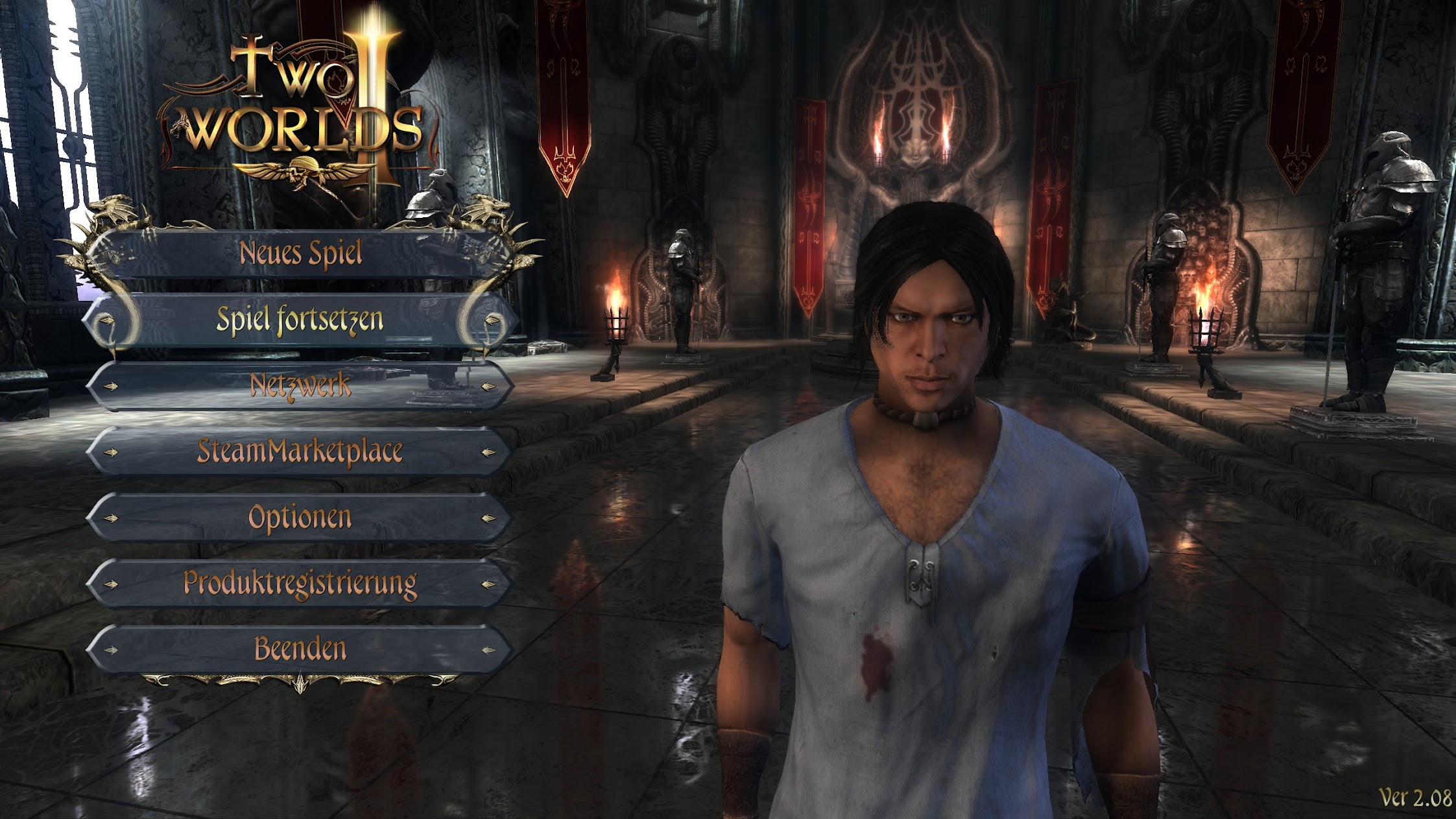This screenshot has width=1456, height=819.
Task: Start a new game with Neues Spiel
Action: (x=300, y=254)
